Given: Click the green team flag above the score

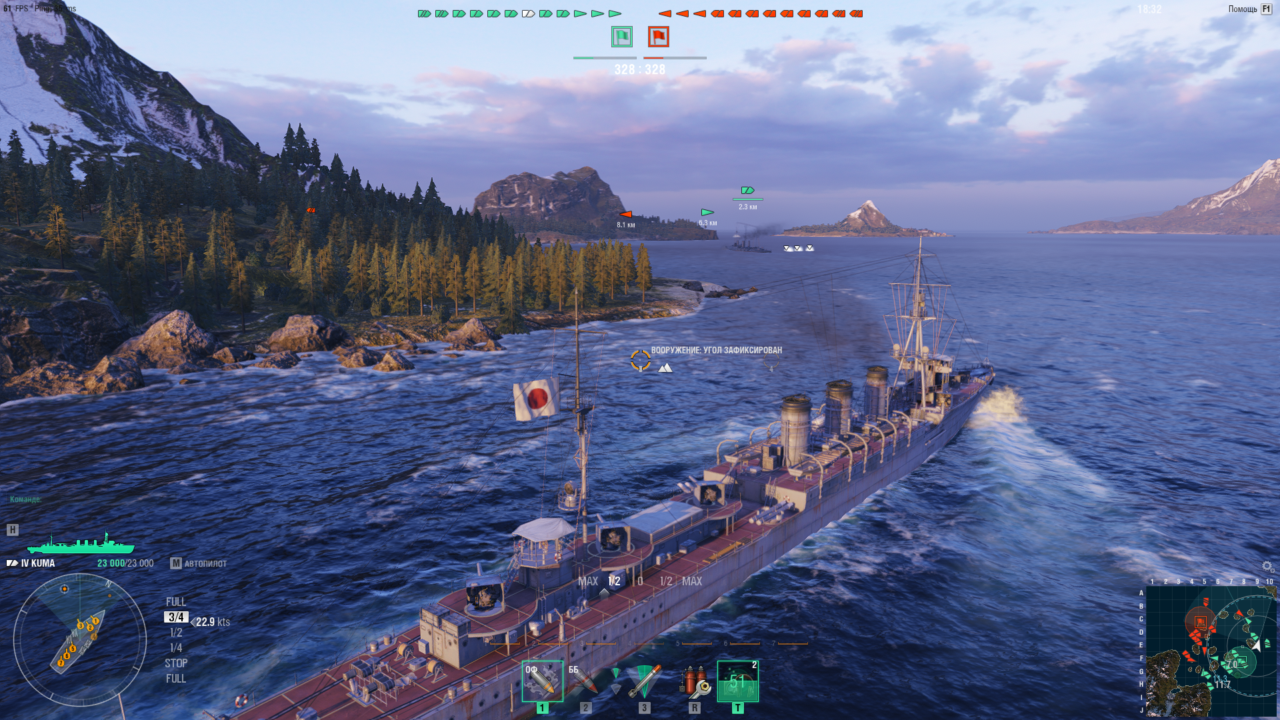Looking at the screenshot, I should point(620,36).
